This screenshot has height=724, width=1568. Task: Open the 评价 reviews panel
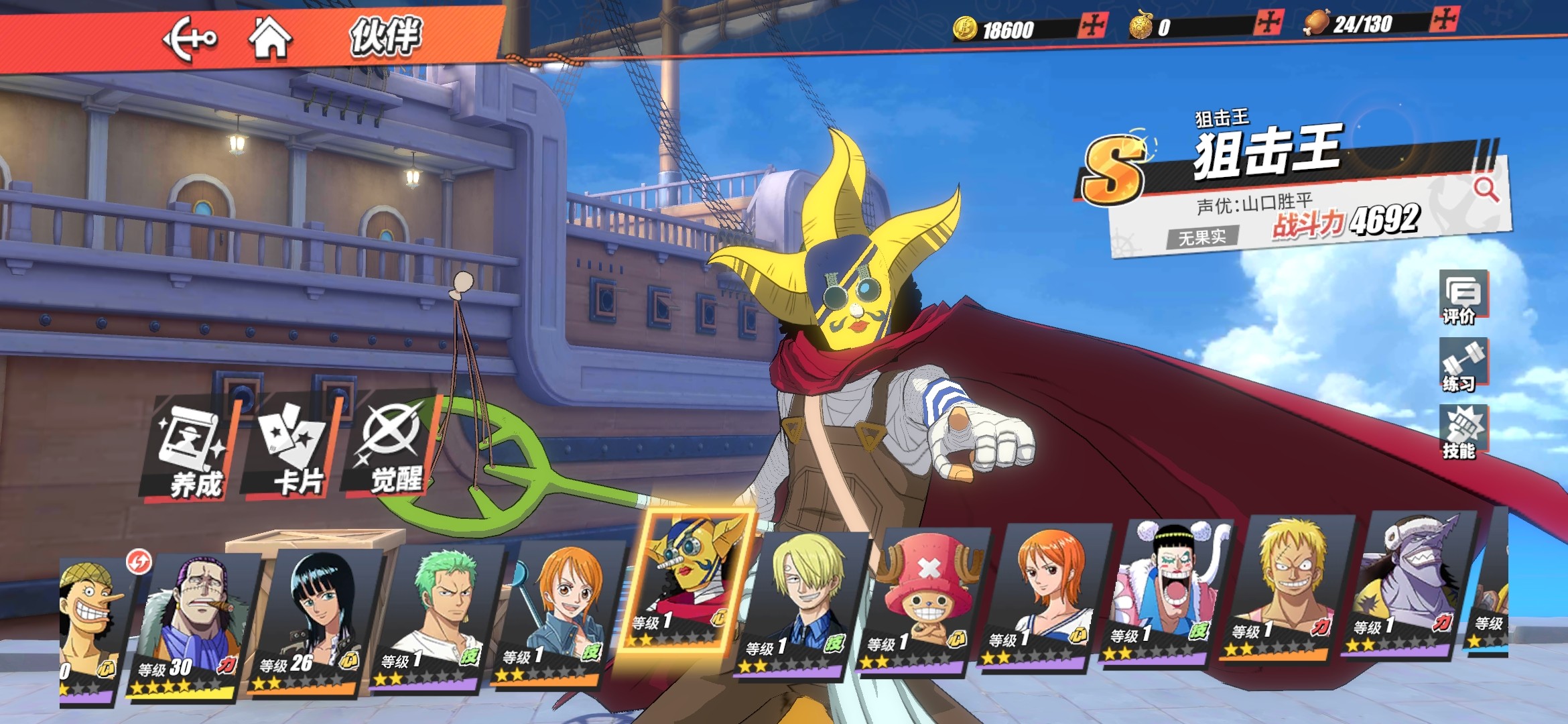pyautogui.click(x=1463, y=298)
